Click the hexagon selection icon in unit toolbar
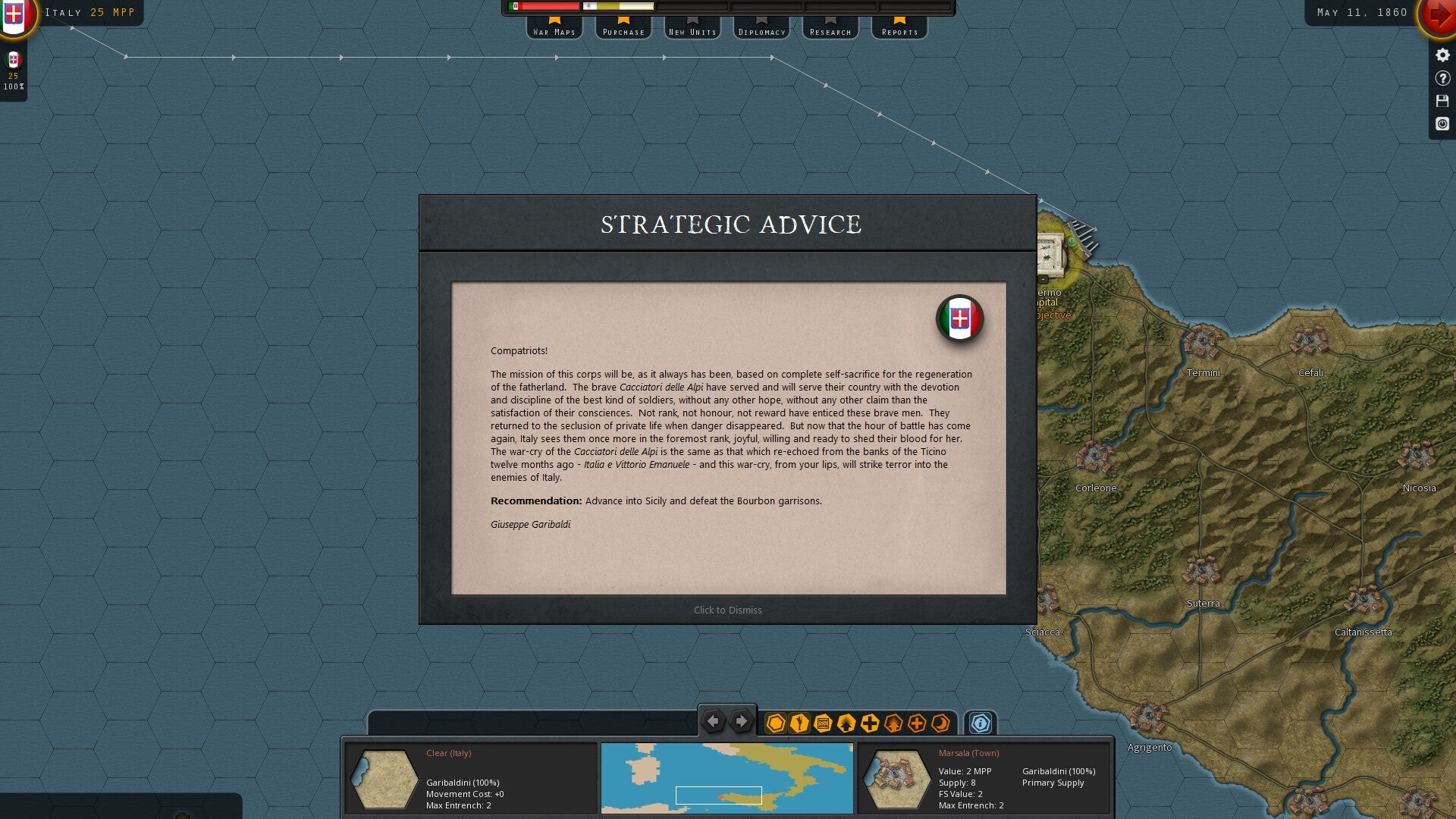Screen dimensions: 1456x819 coord(774,724)
